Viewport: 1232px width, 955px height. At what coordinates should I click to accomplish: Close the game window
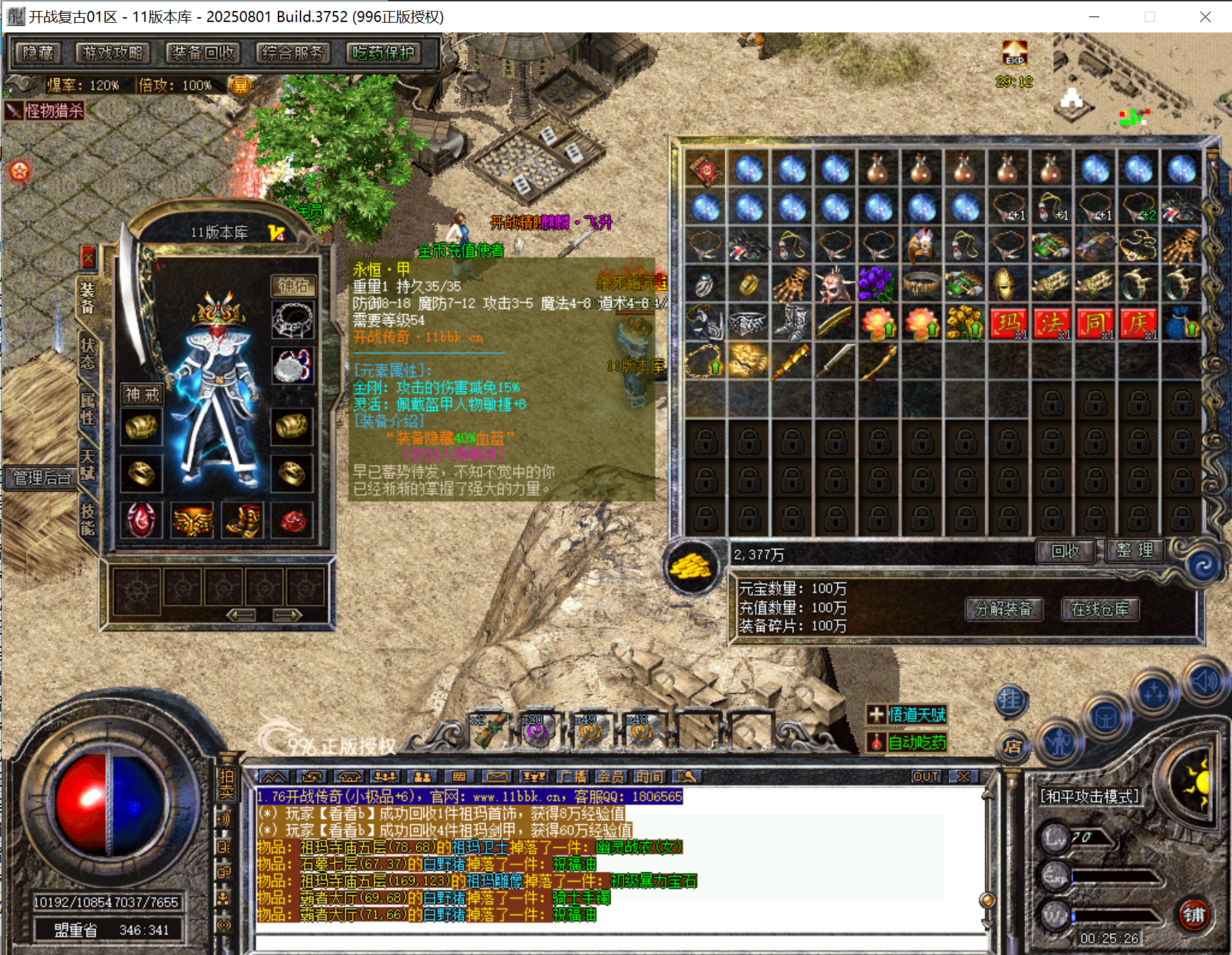(1205, 17)
